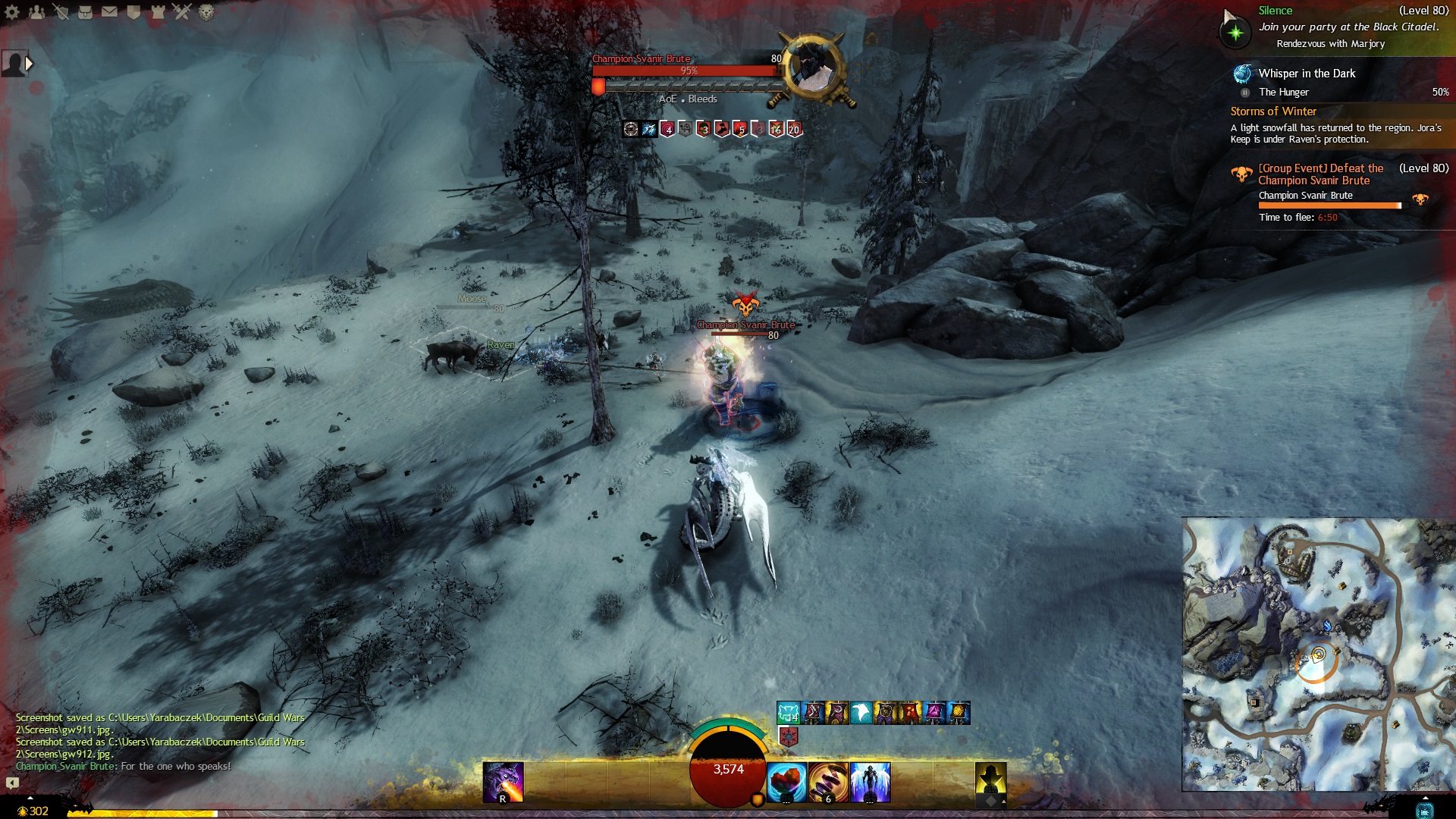The height and width of the screenshot is (819, 1456).
Task: Activate the coiled spring utility skill
Action: click(828, 783)
